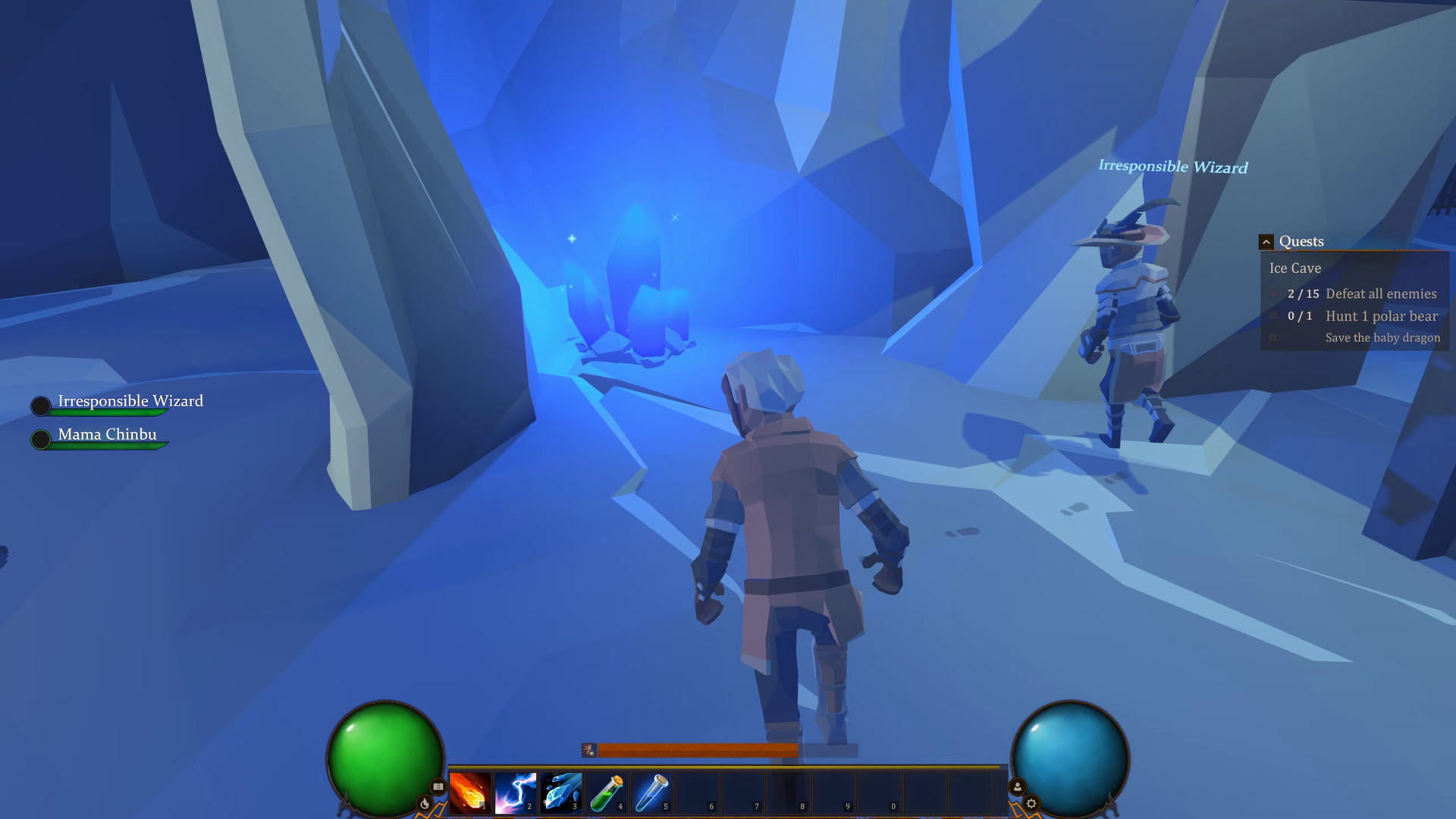Select the Quests header label

(1301, 241)
